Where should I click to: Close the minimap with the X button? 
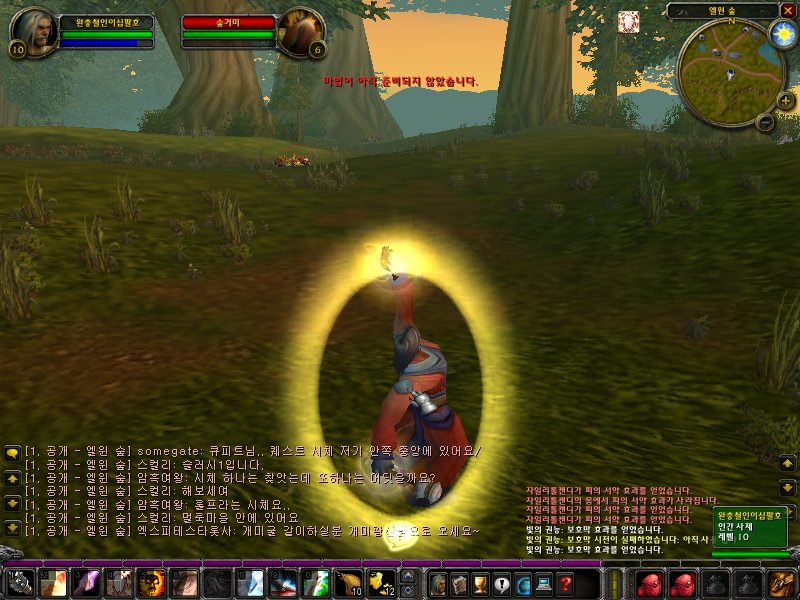(787, 10)
